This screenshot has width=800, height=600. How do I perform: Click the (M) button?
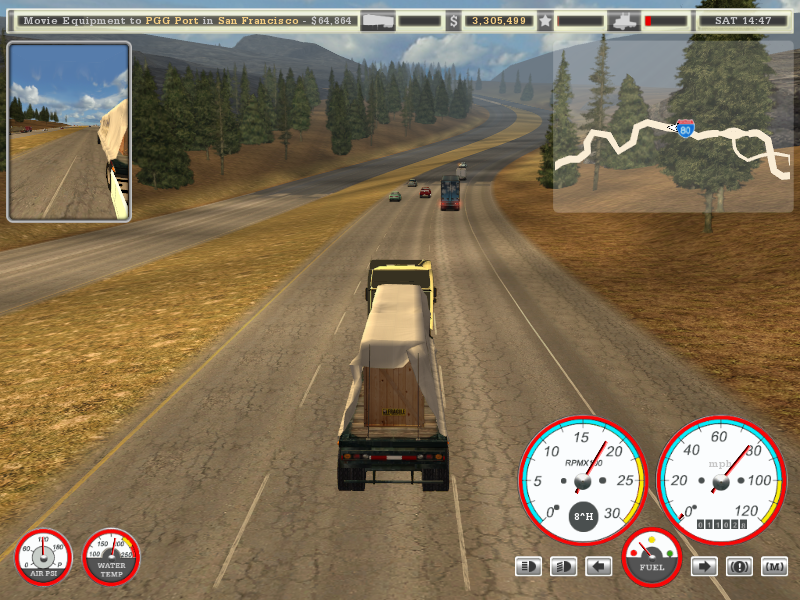click(x=774, y=567)
